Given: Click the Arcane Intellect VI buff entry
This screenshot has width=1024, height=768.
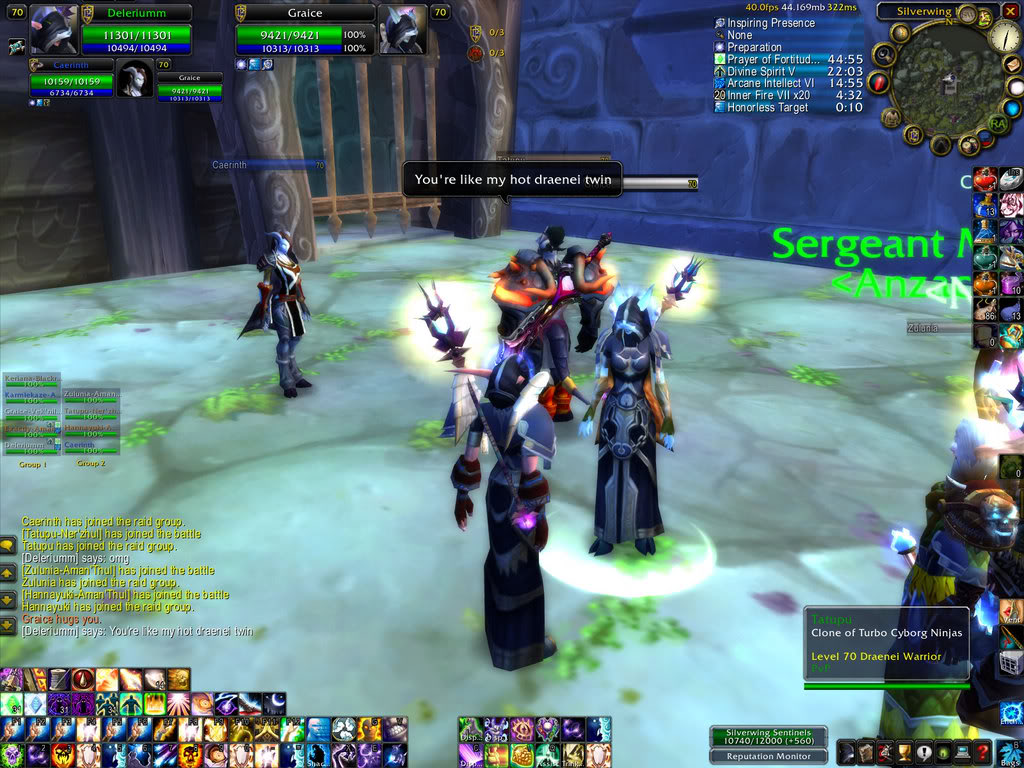Looking at the screenshot, I should point(772,83).
